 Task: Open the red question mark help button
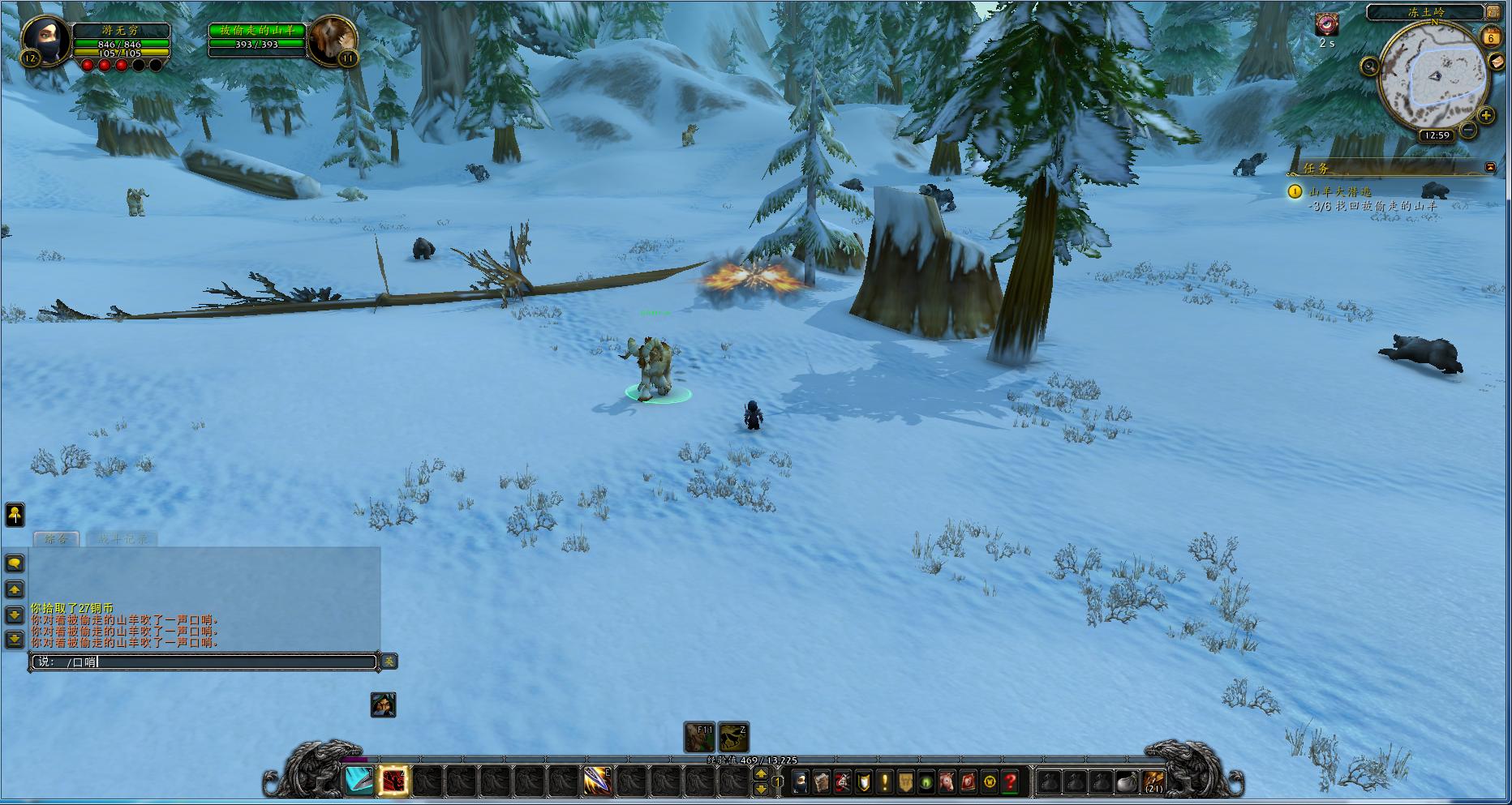(1010, 781)
